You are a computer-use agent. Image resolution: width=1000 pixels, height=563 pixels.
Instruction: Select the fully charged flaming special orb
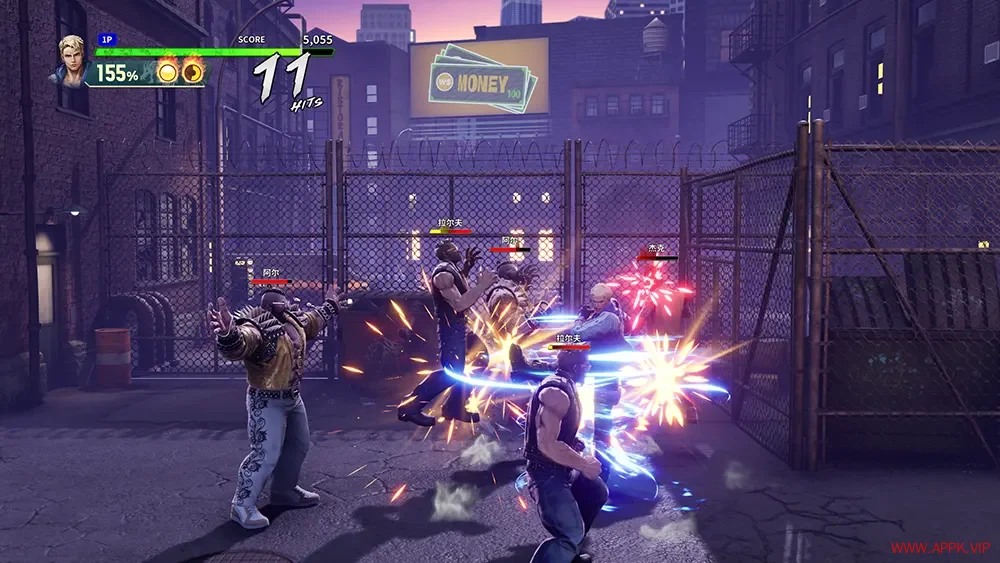169,72
